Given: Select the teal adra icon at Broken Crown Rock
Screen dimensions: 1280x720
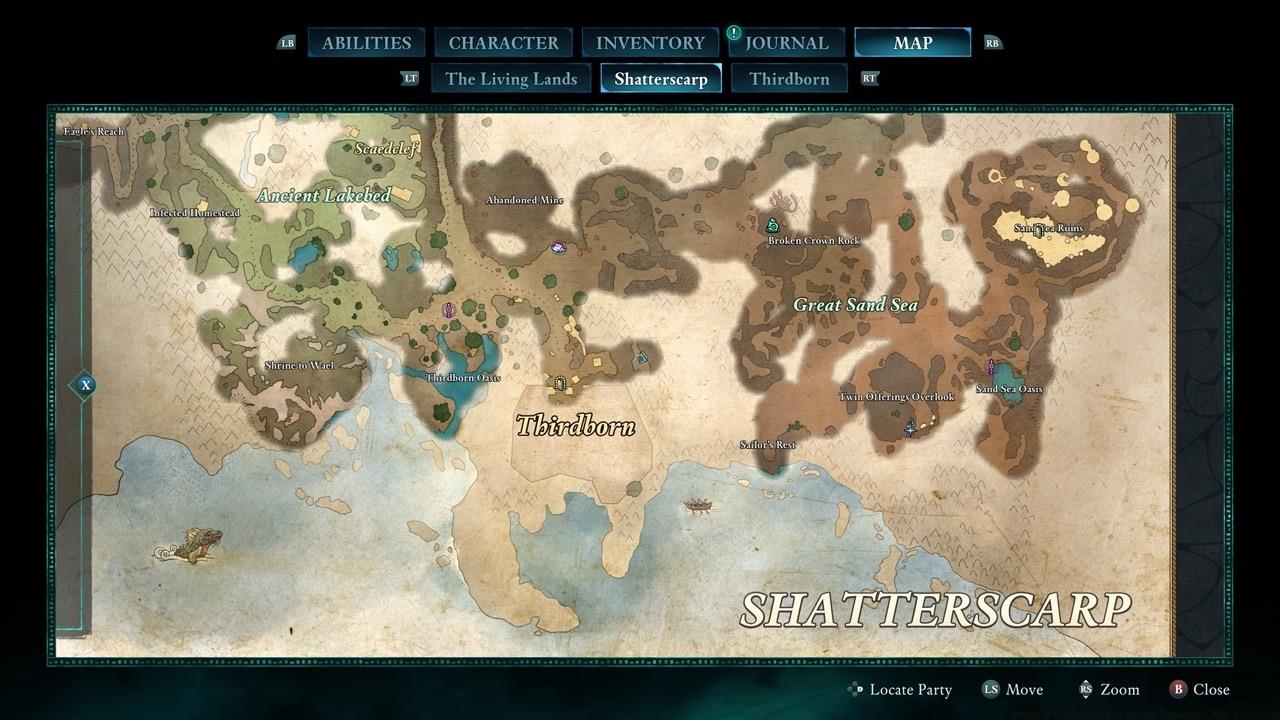Looking at the screenshot, I should (772, 226).
